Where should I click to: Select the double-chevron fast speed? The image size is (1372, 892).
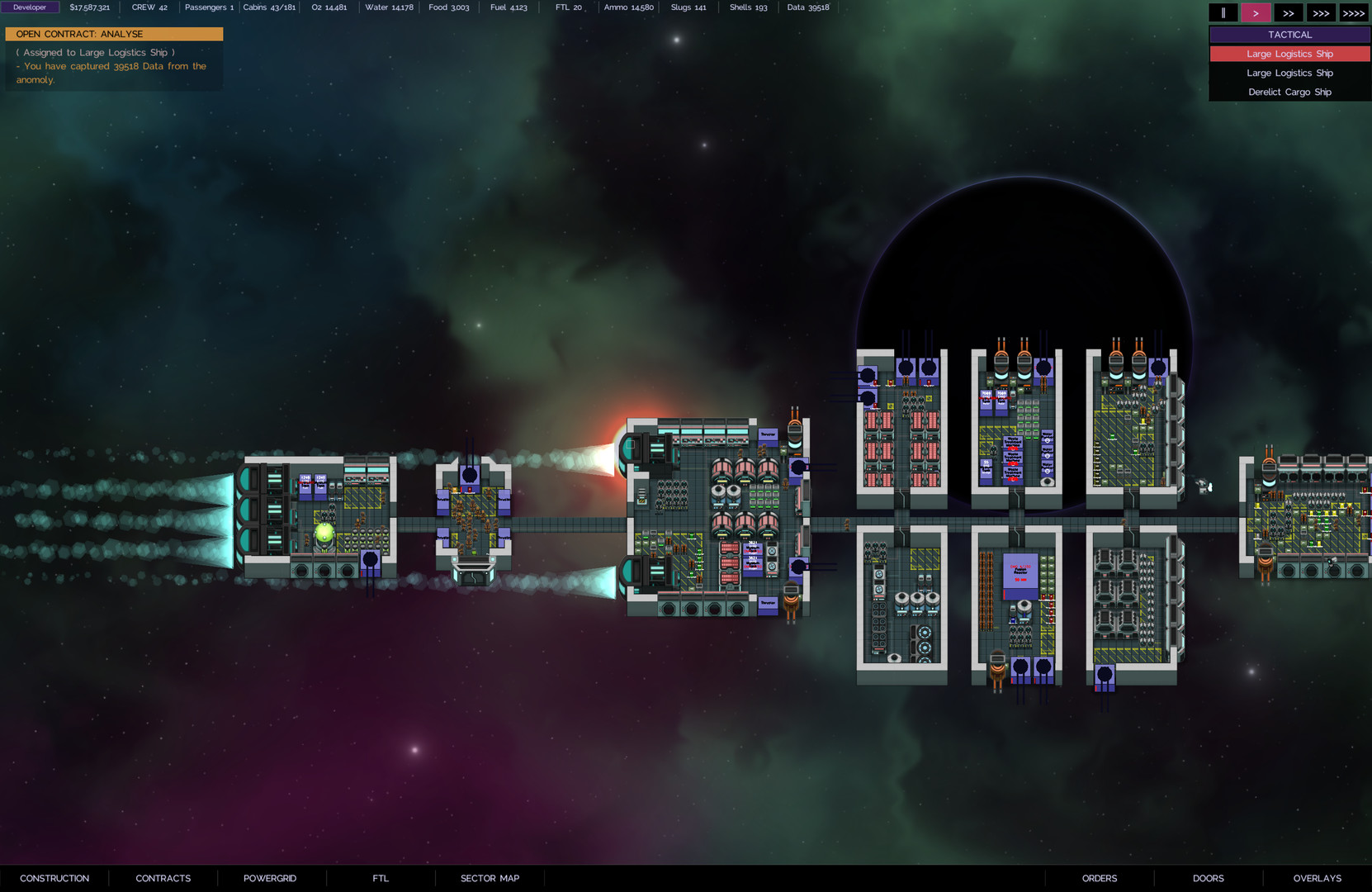(x=1289, y=12)
